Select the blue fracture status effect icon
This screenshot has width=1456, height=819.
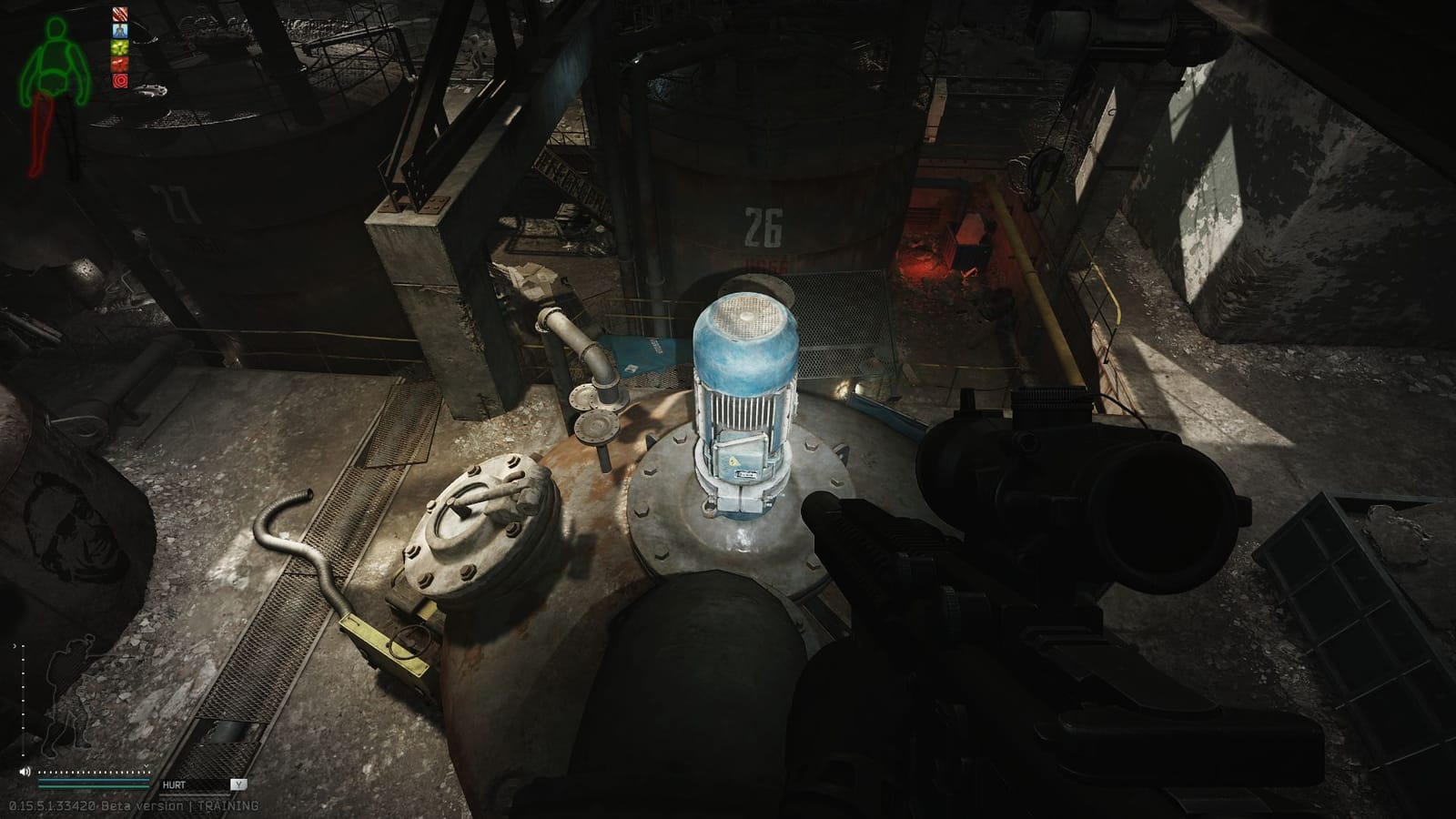tap(121, 30)
